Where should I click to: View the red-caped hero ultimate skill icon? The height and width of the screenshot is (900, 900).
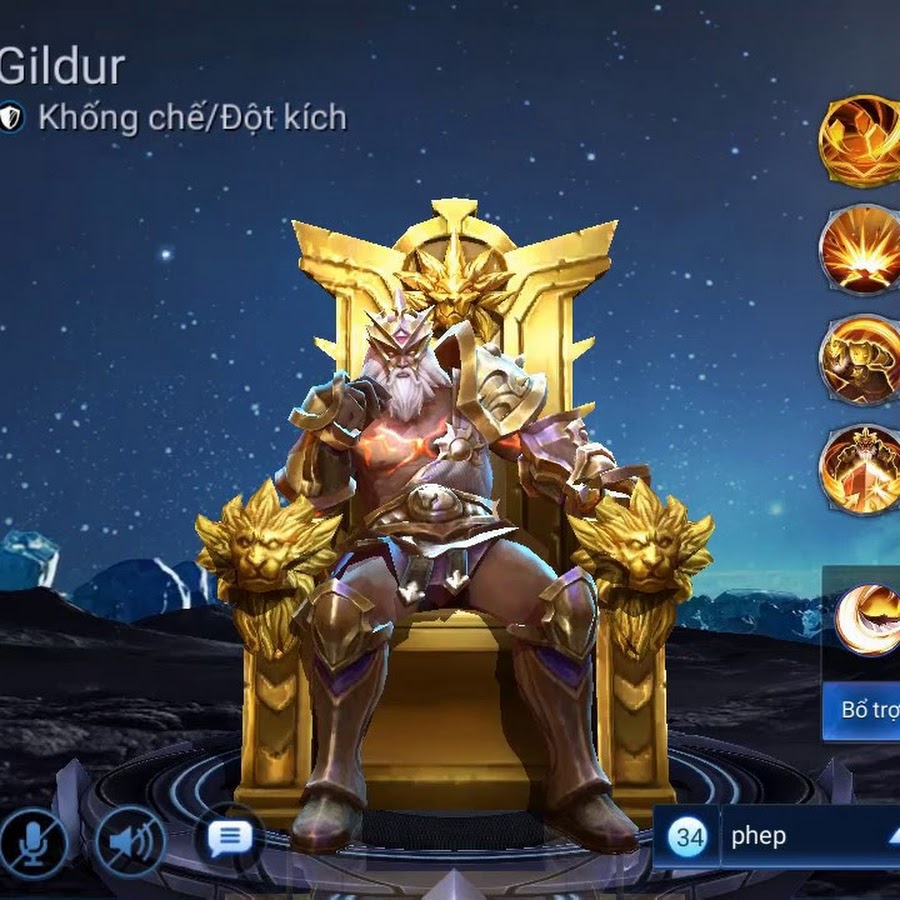coord(860,470)
